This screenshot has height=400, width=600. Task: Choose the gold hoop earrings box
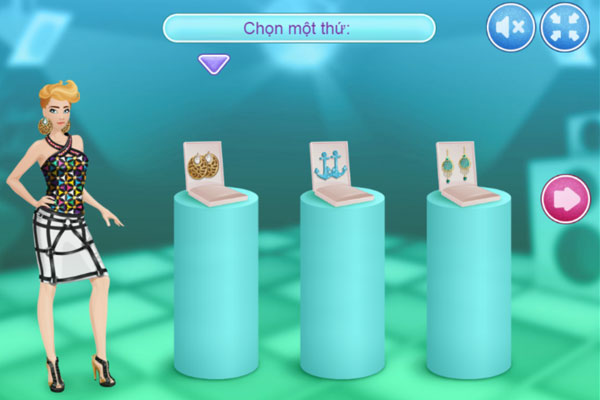click(x=212, y=172)
